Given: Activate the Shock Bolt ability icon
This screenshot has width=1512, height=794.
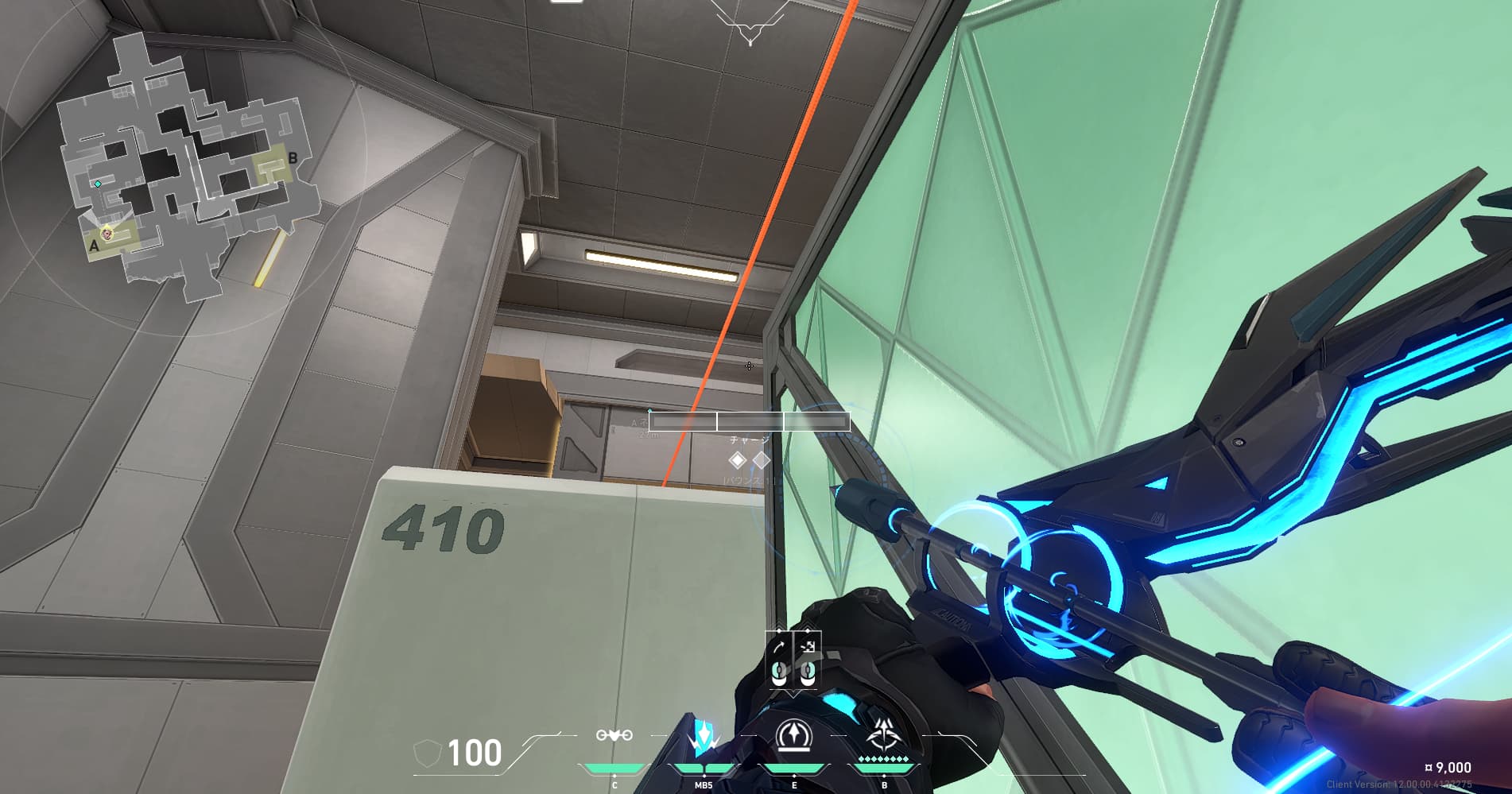Looking at the screenshot, I should click(x=704, y=737).
